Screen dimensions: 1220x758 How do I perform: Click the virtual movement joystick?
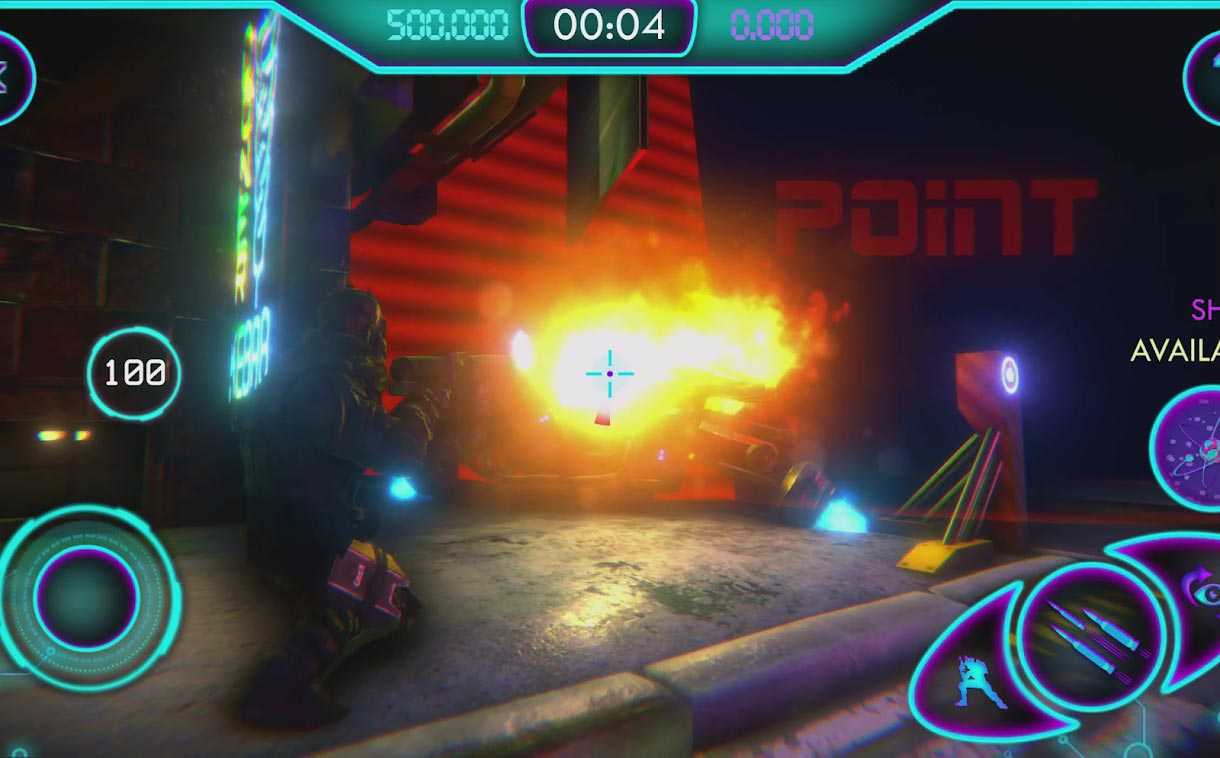tap(87, 597)
